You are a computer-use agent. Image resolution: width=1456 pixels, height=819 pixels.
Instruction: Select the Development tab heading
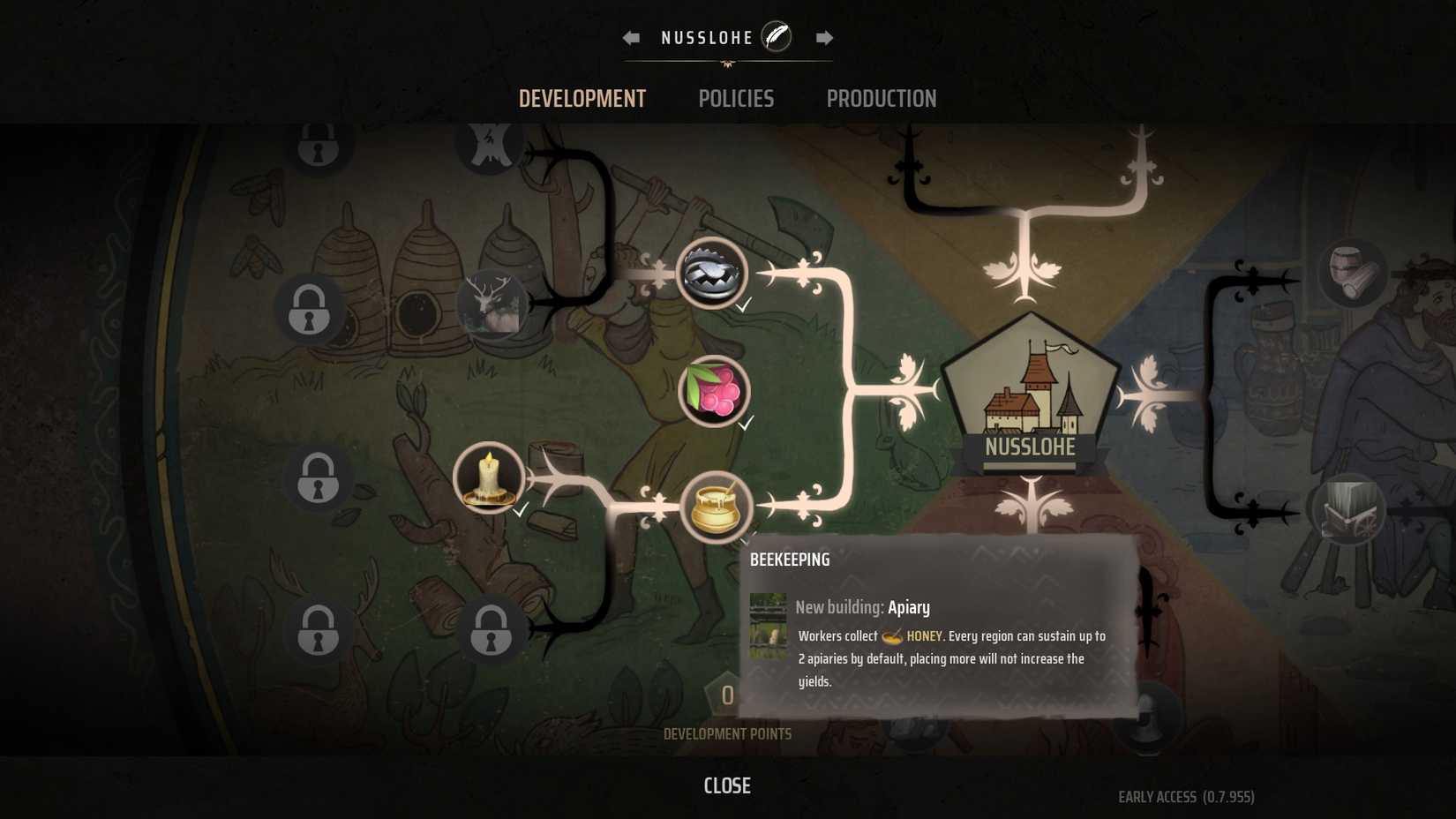coord(582,98)
